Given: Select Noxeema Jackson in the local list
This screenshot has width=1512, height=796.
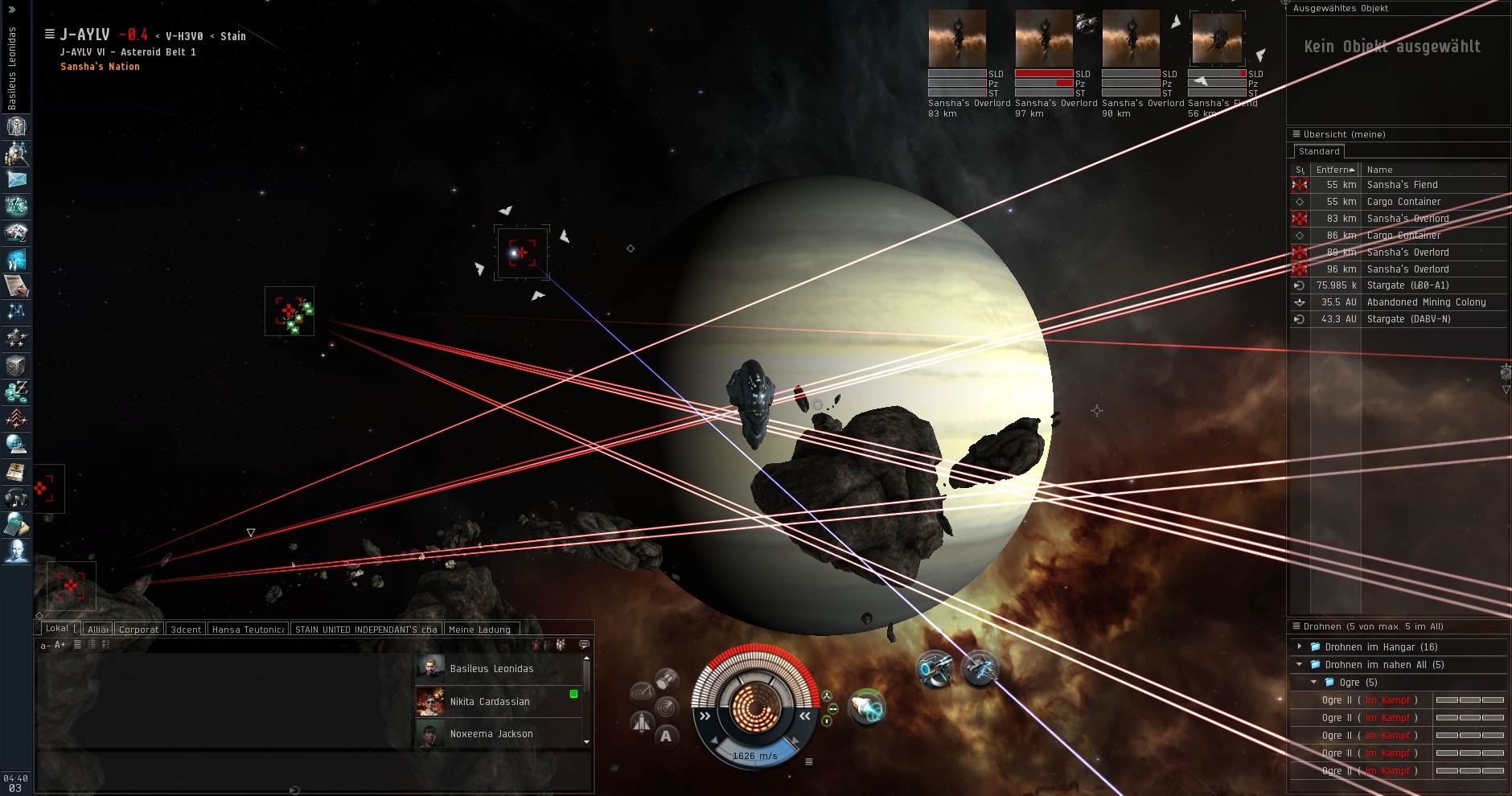Looking at the screenshot, I should click(491, 734).
